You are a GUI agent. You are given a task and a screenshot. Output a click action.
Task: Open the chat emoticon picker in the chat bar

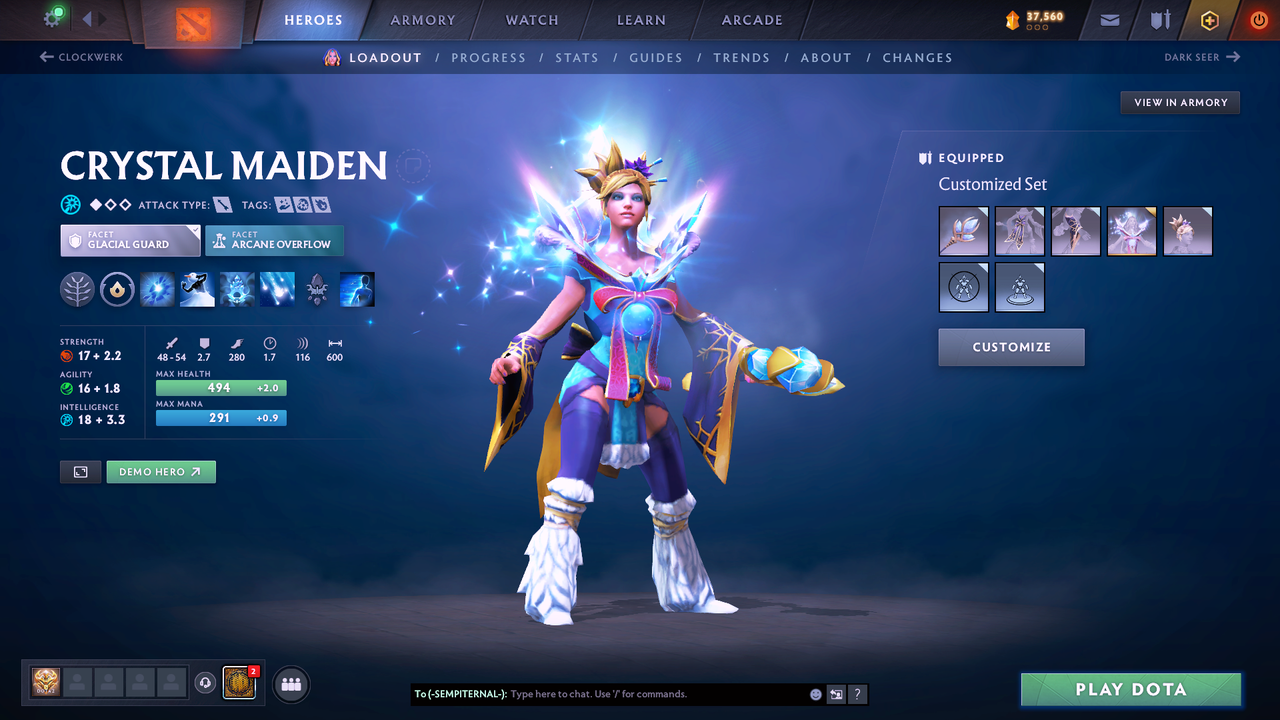tap(813, 694)
